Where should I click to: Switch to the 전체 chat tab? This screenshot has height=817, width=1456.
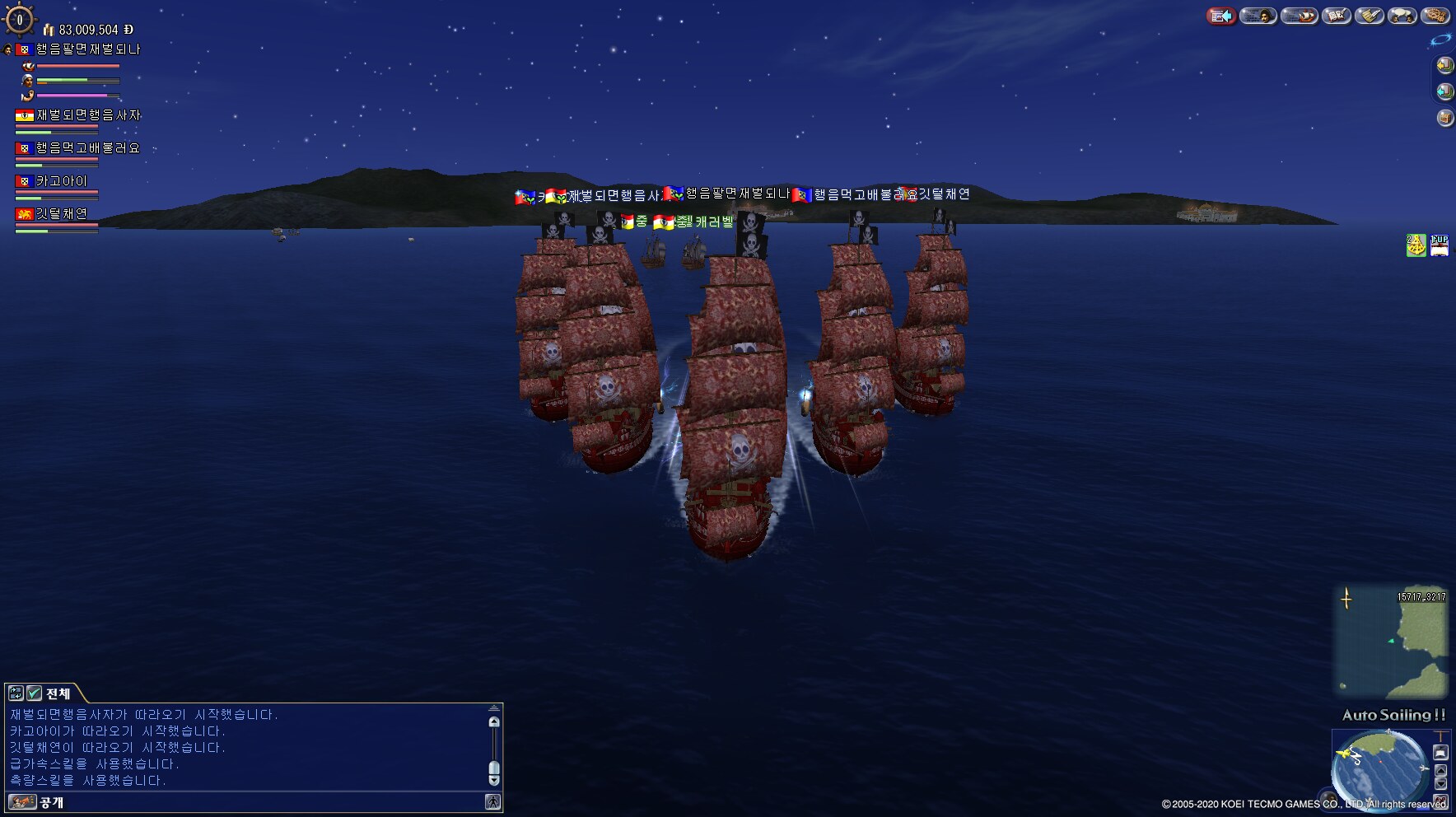coord(58,693)
